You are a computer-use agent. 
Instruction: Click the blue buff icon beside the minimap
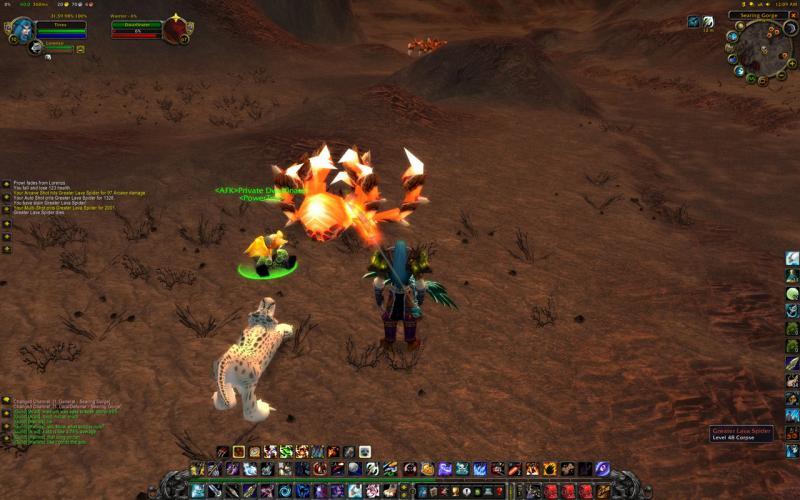[694, 22]
